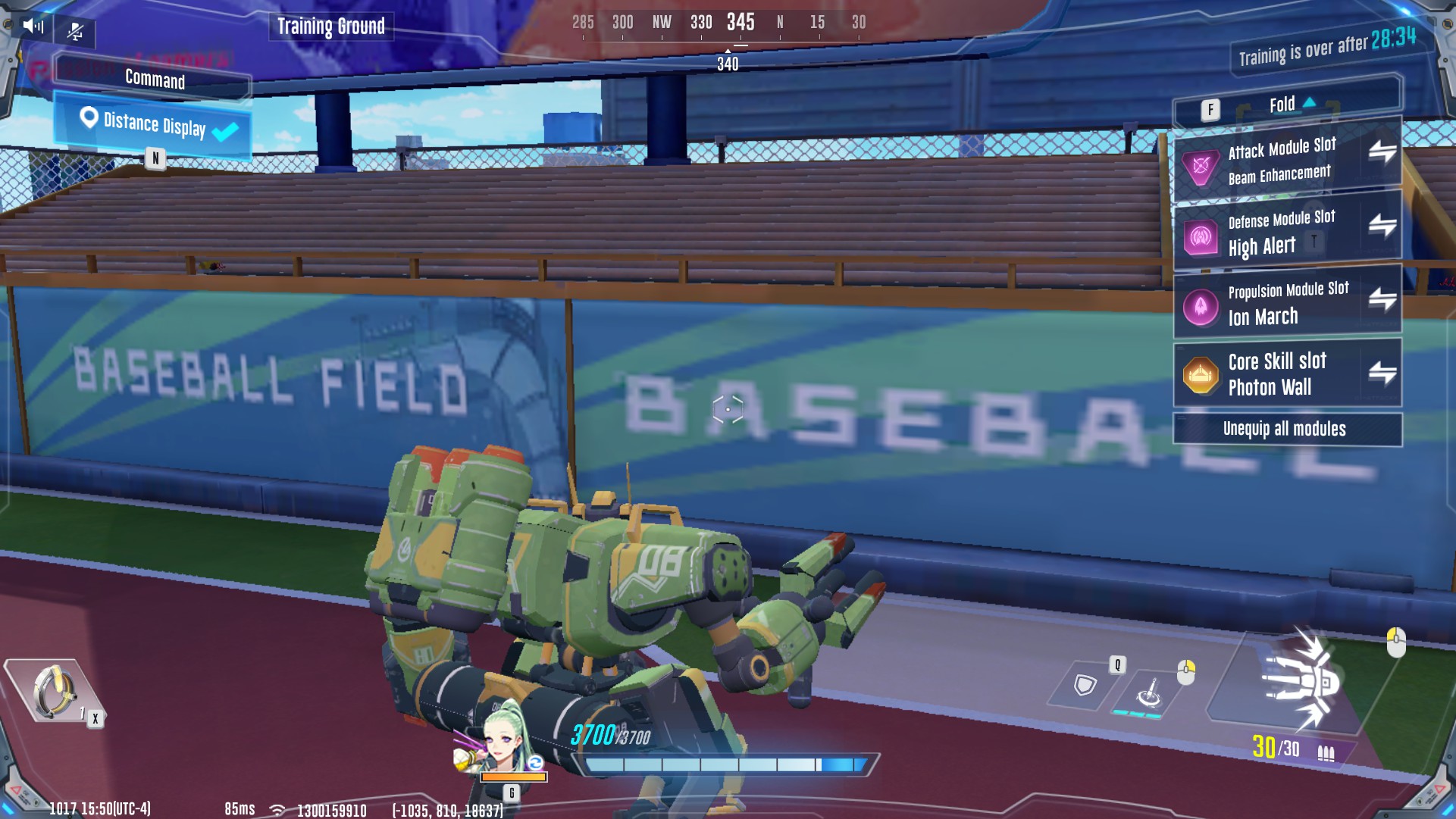
Task: Swap the Core Skill Photon Wall
Action: [1382, 372]
